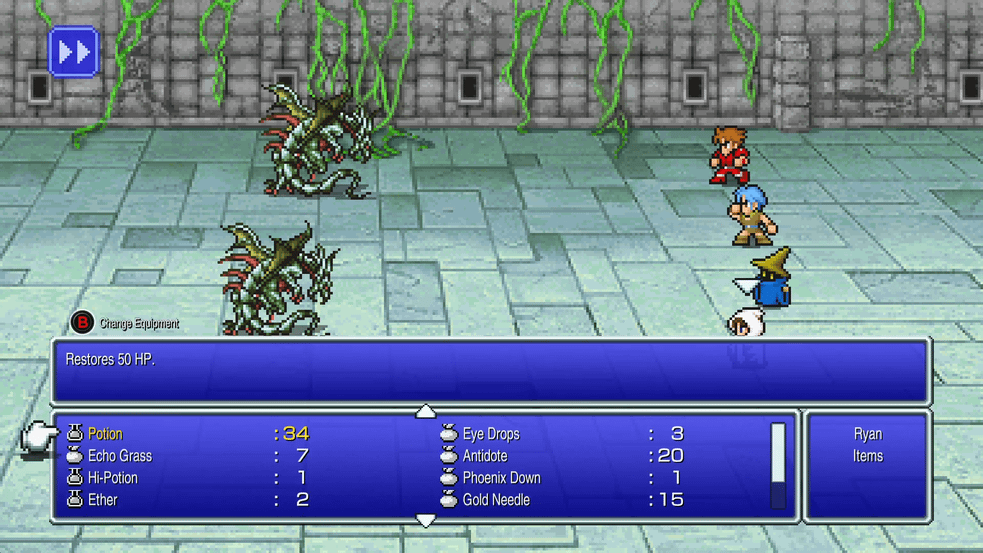Select the Gold Needle item

coord(495,500)
